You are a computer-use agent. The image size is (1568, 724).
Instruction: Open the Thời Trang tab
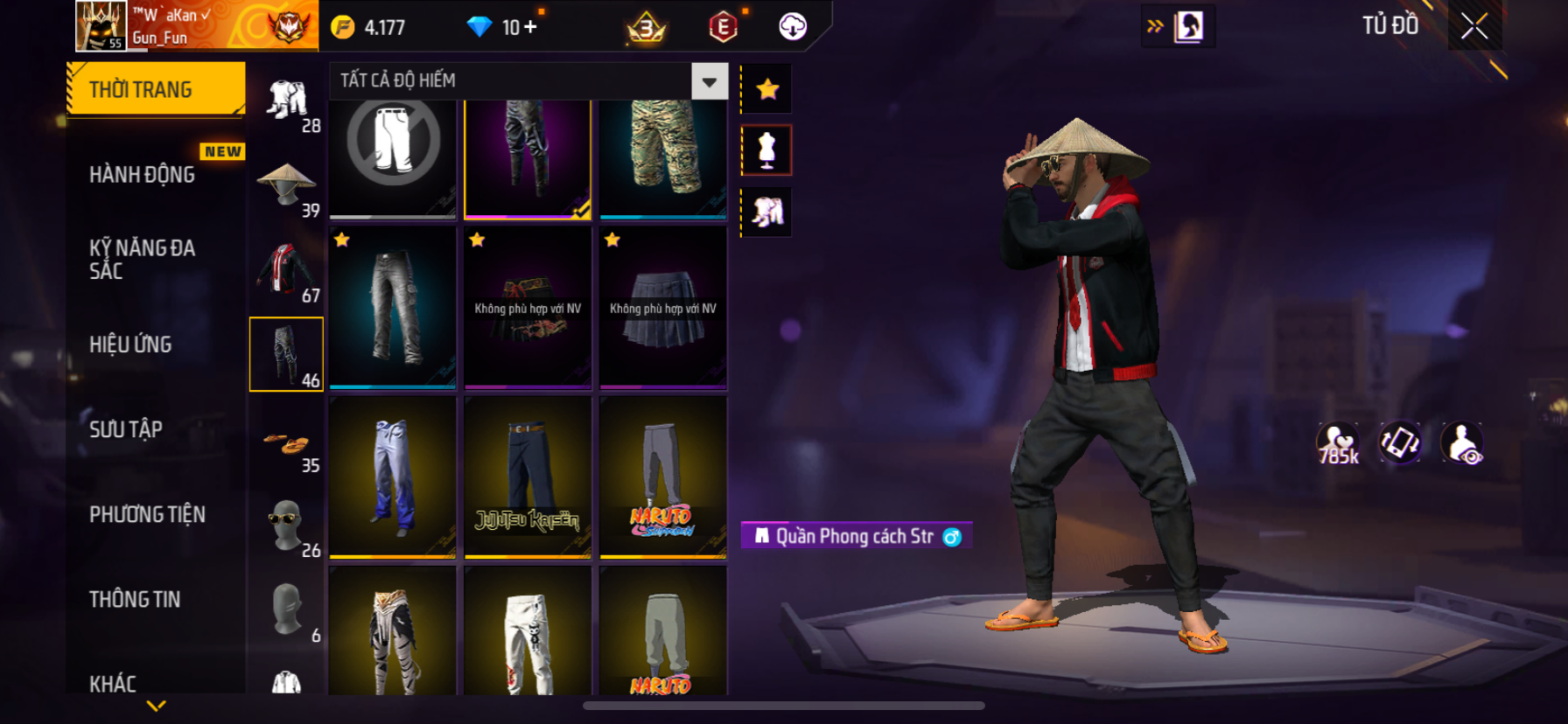pos(156,89)
